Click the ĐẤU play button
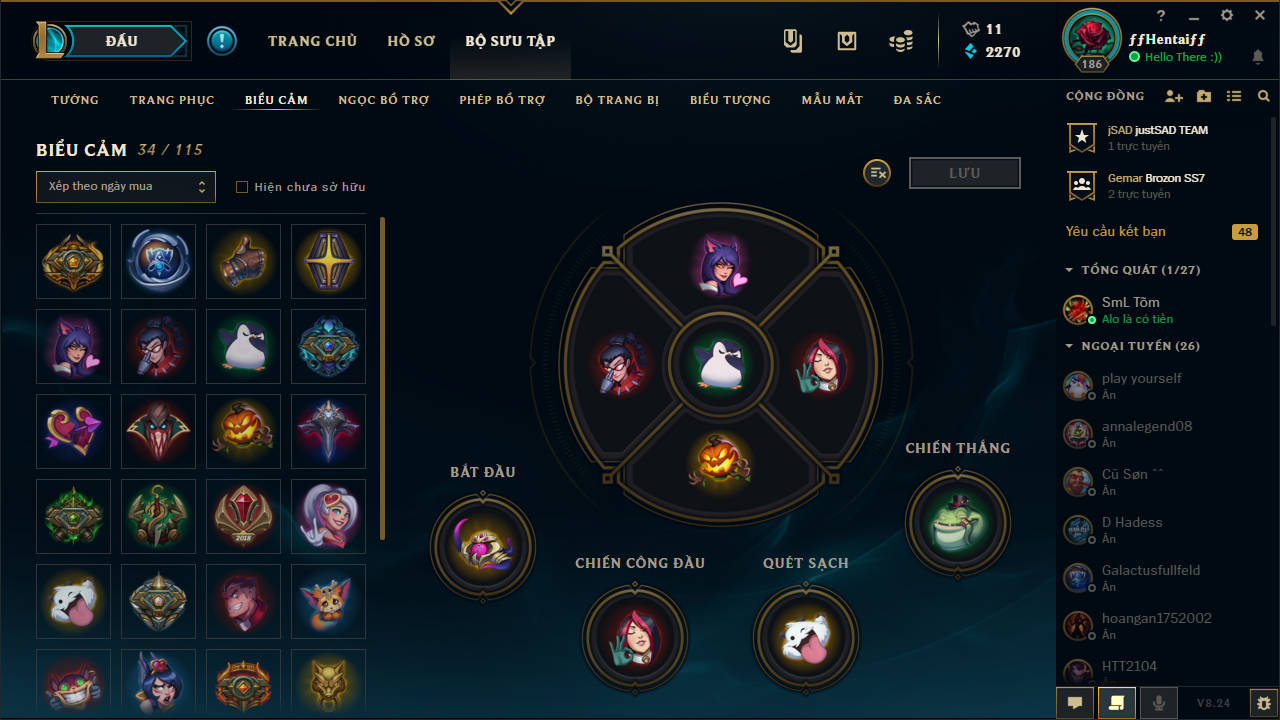Image resolution: width=1280 pixels, height=720 pixels. pos(122,41)
